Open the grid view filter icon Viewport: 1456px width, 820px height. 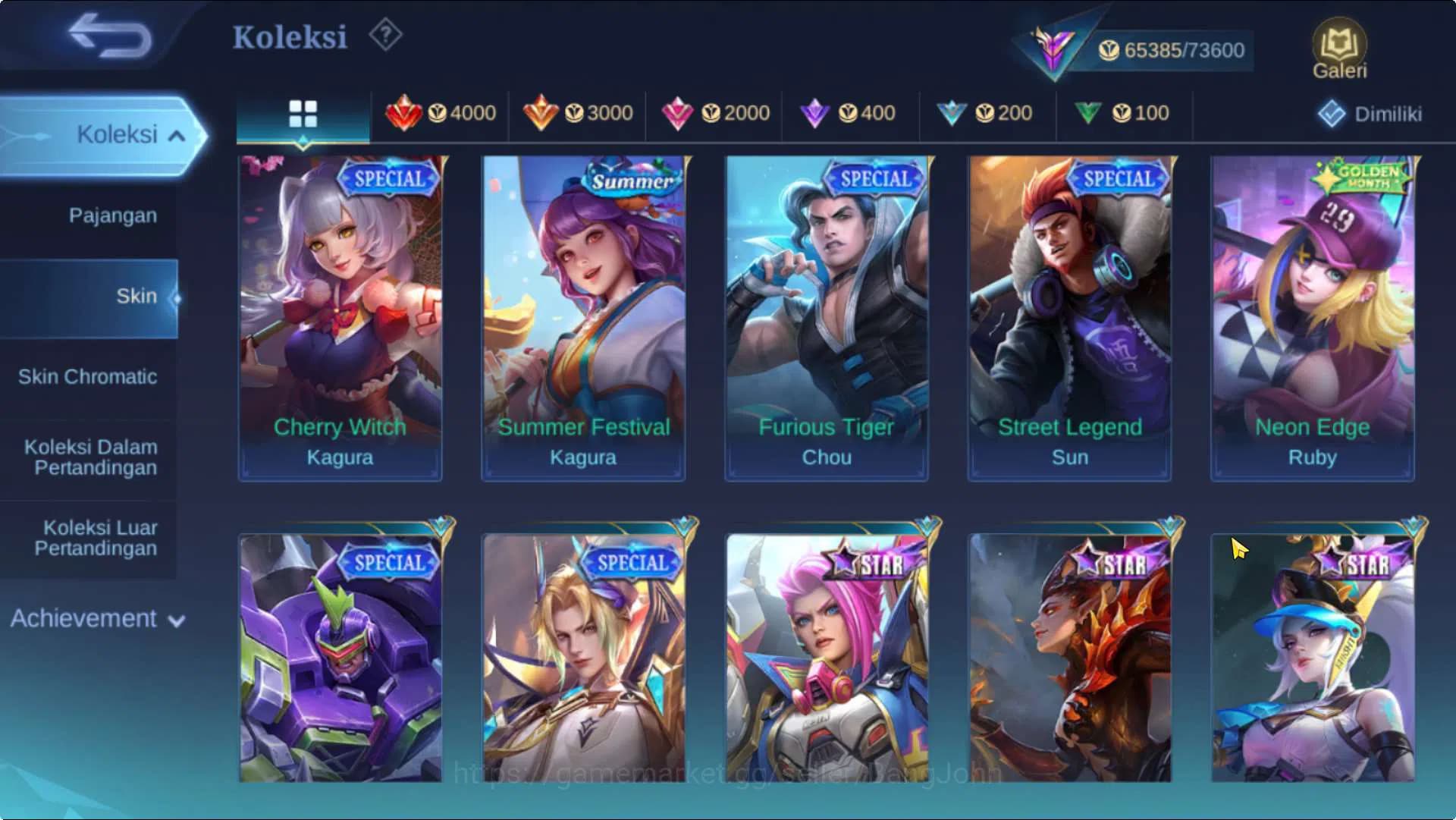(x=303, y=112)
